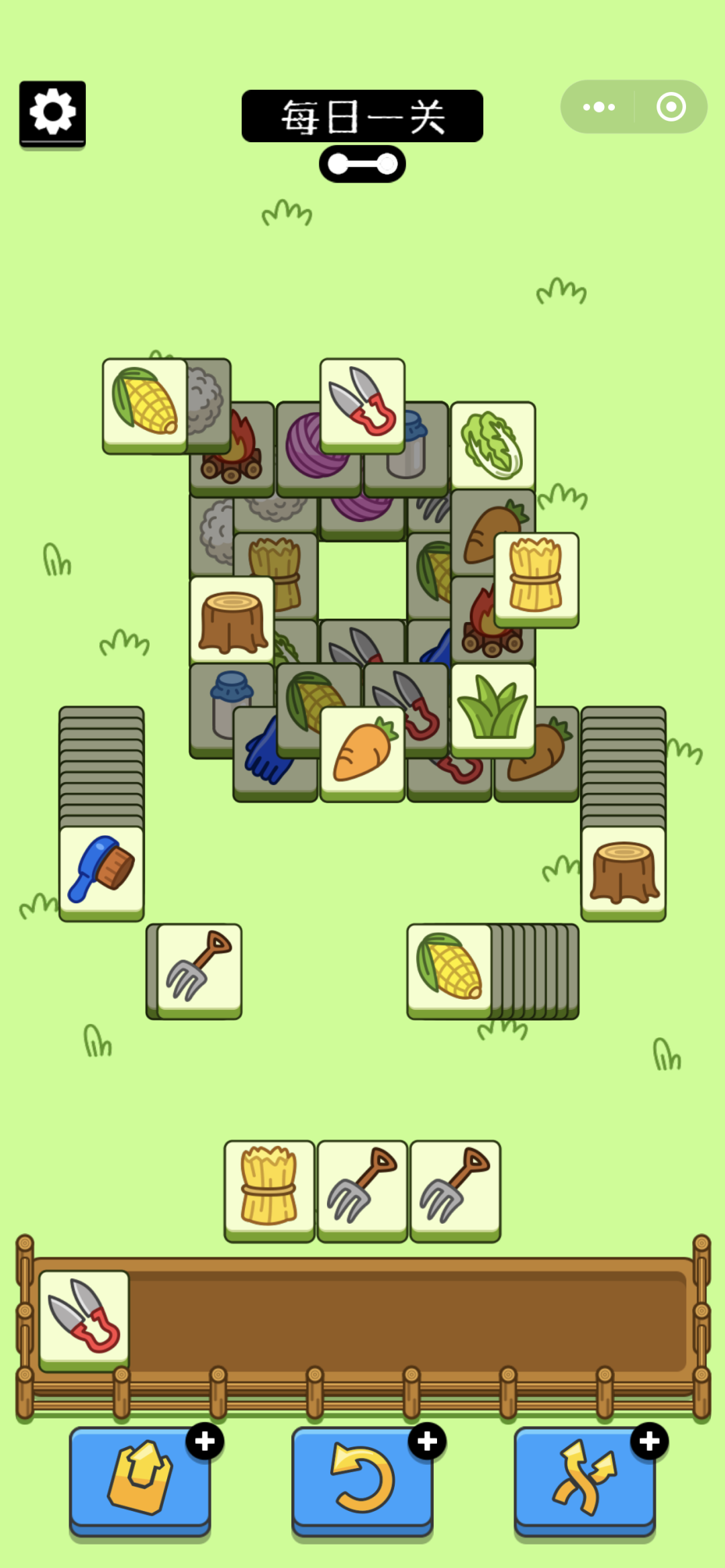Pick the garden shears tile on the board
Image resolution: width=725 pixels, height=1568 pixels.
tap(362, 403)
